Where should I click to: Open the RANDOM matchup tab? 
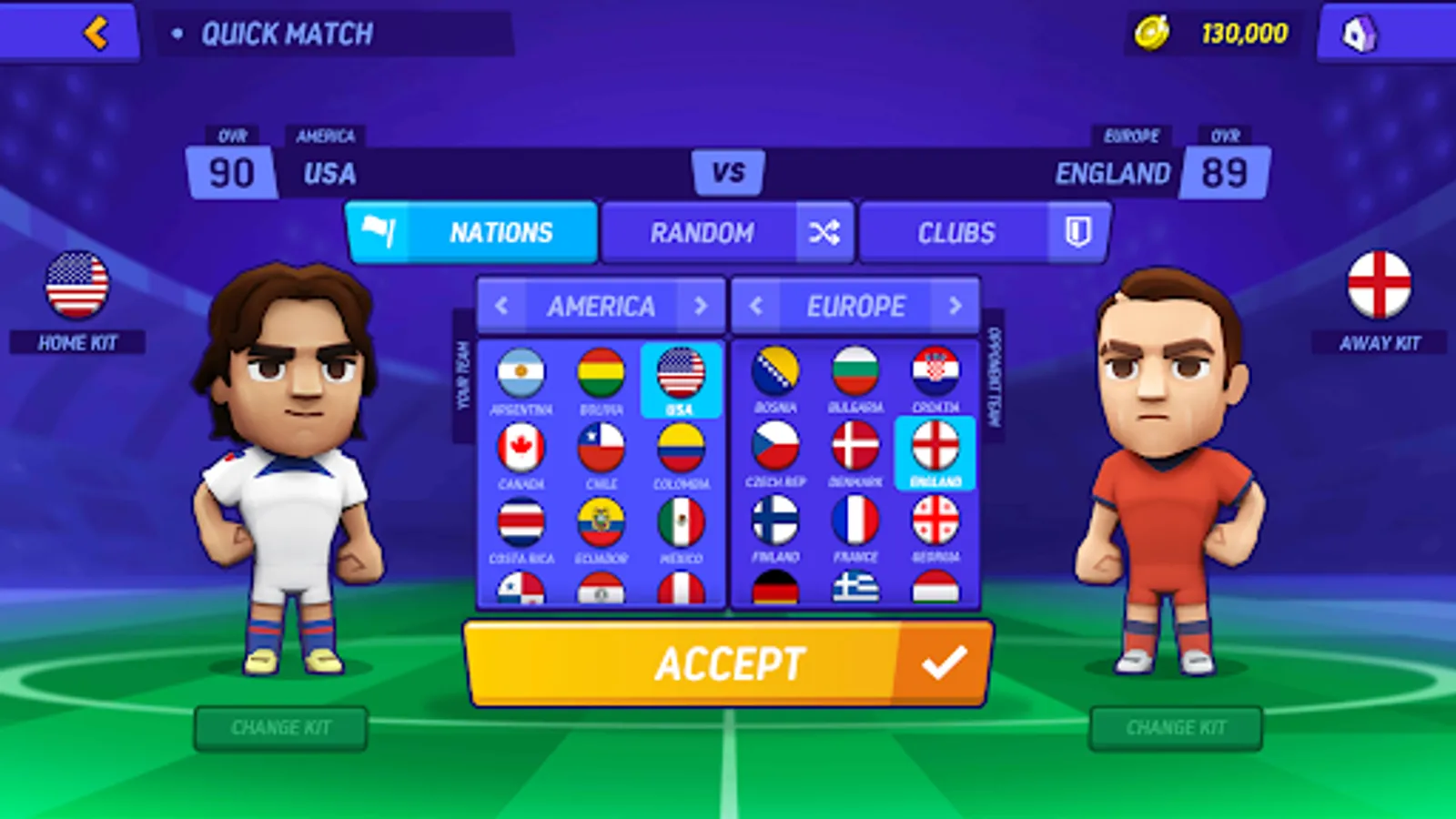tap(702, 231)
